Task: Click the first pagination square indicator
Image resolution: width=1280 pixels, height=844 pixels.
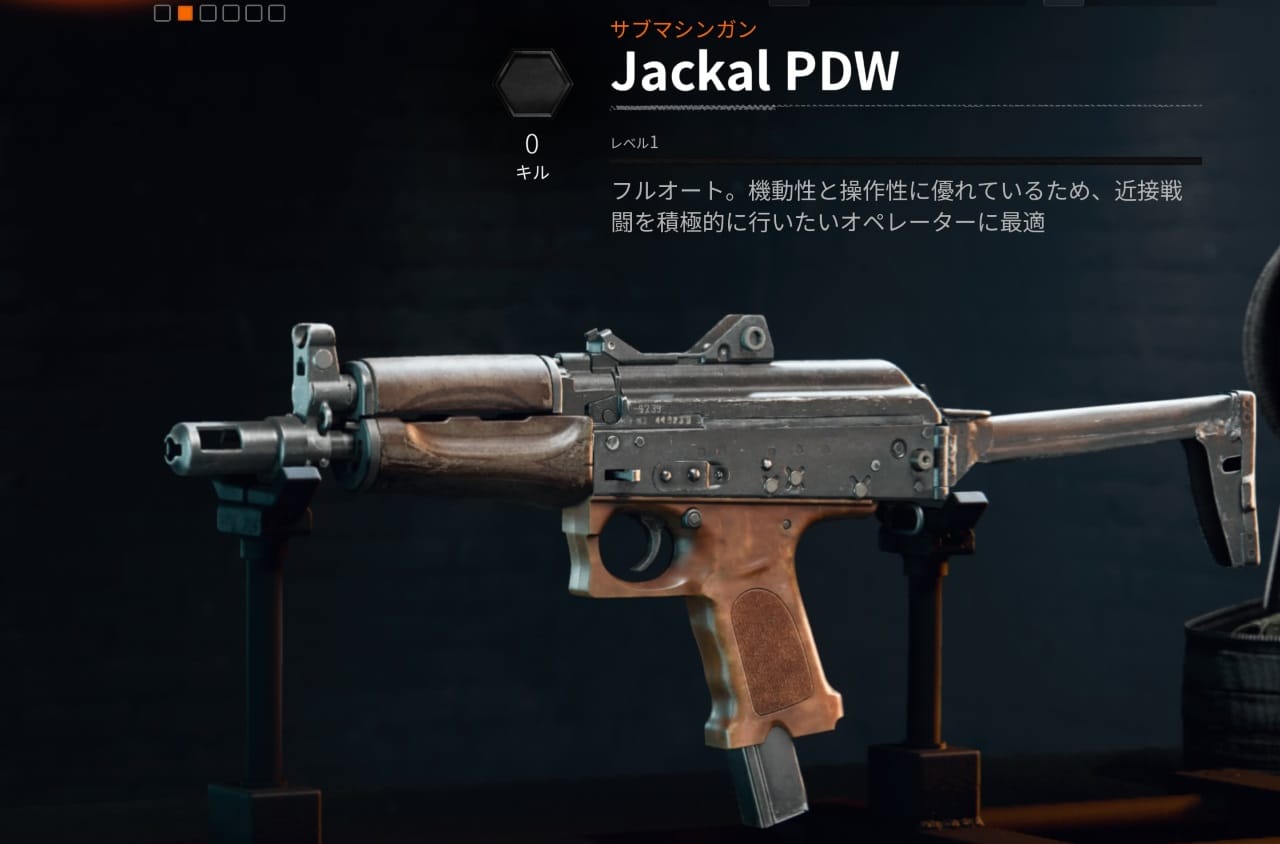Action: 162,13
